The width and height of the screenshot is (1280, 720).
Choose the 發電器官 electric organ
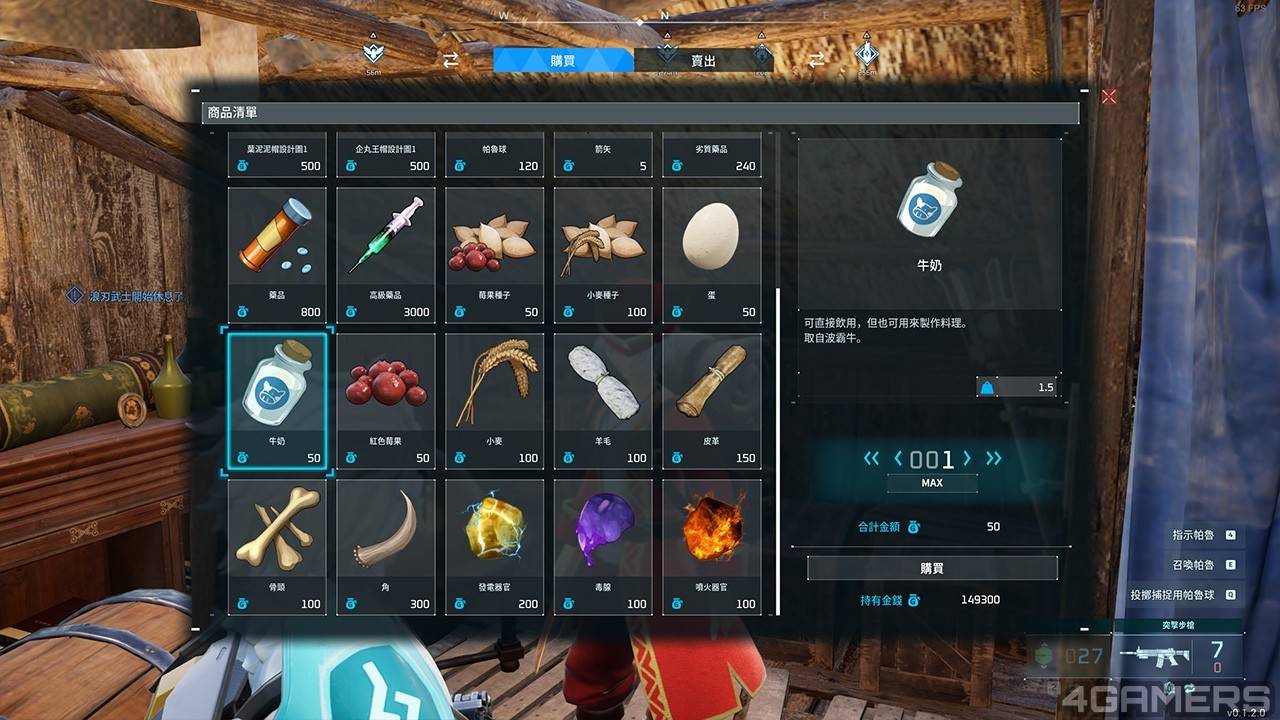click(x=495, y=546)
